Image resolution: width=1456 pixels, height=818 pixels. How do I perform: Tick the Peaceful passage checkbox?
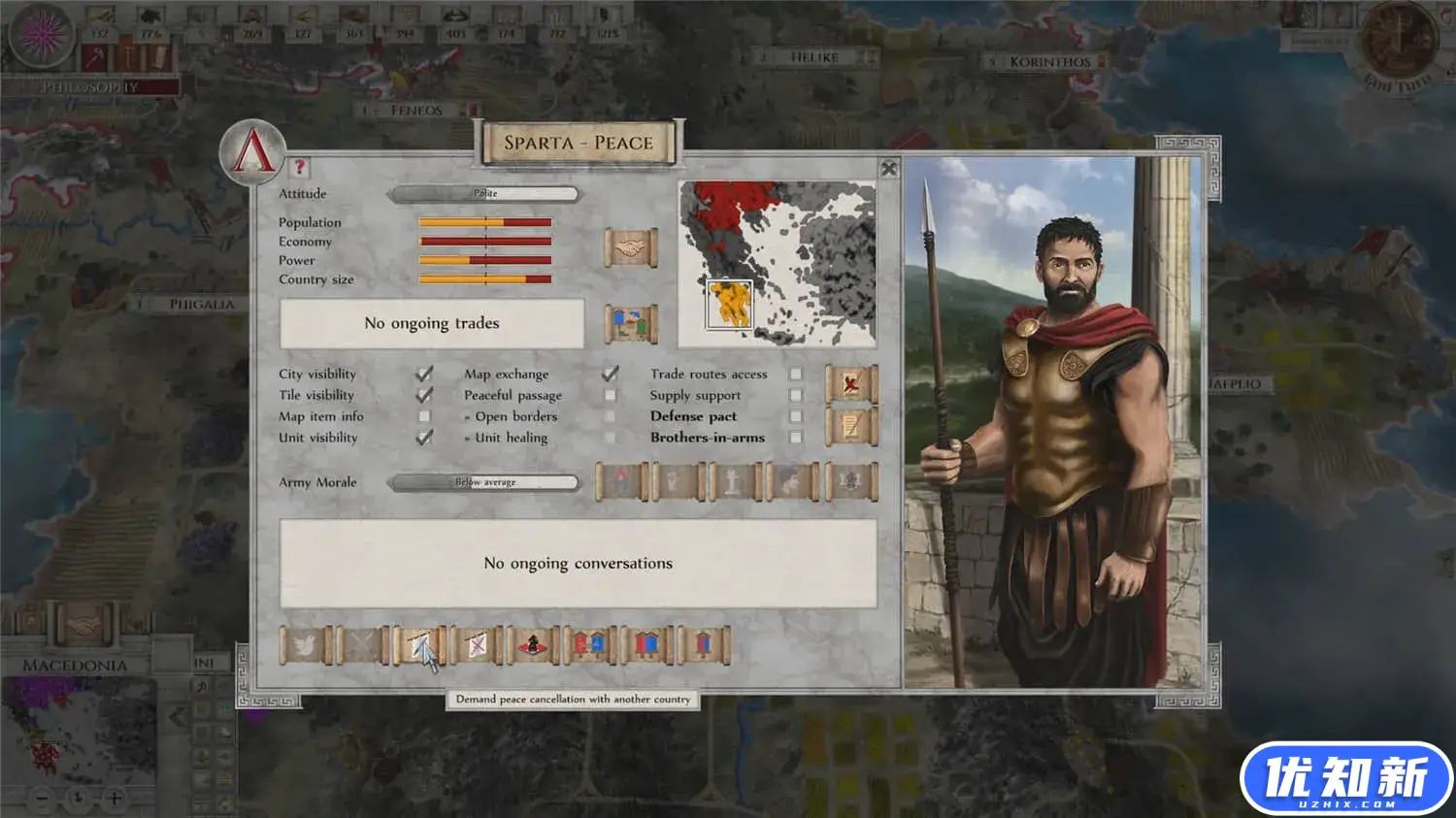[610, 395]
